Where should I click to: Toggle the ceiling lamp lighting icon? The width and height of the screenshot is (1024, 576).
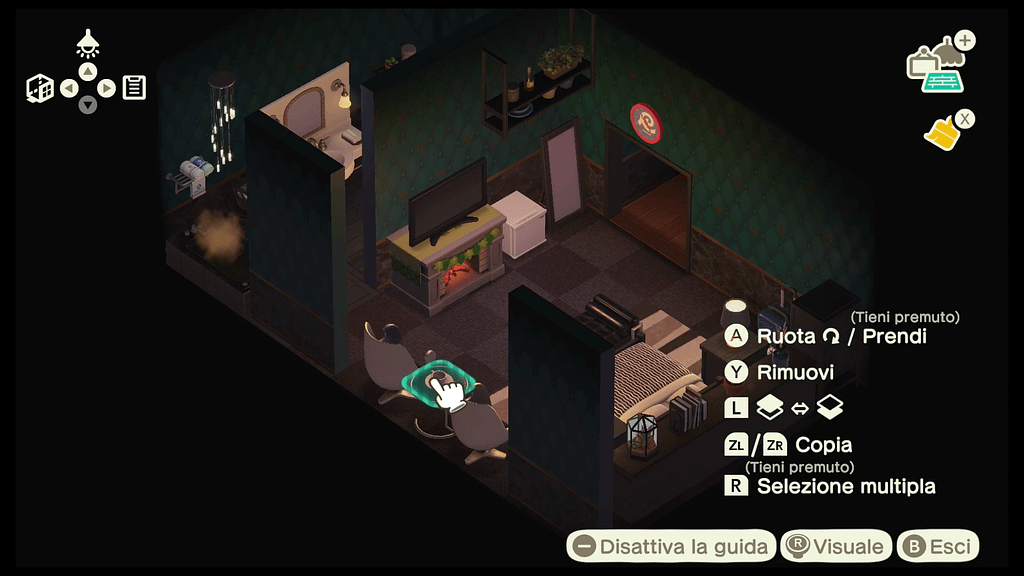(88, 44)
